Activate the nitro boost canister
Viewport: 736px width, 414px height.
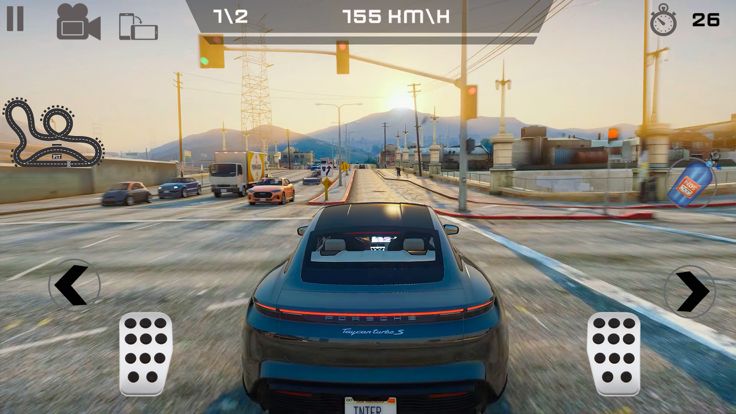coord(691,183)
